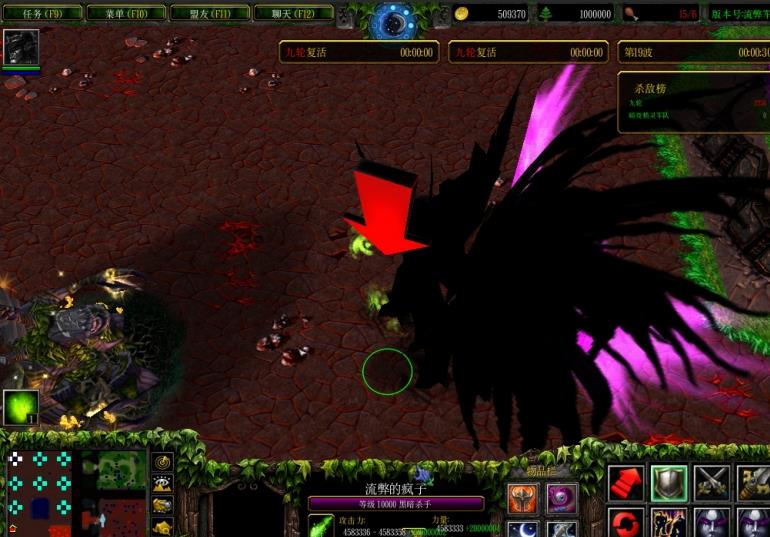
Task: Use the purple eyeball inventory item
Action: tap(561, 497)
